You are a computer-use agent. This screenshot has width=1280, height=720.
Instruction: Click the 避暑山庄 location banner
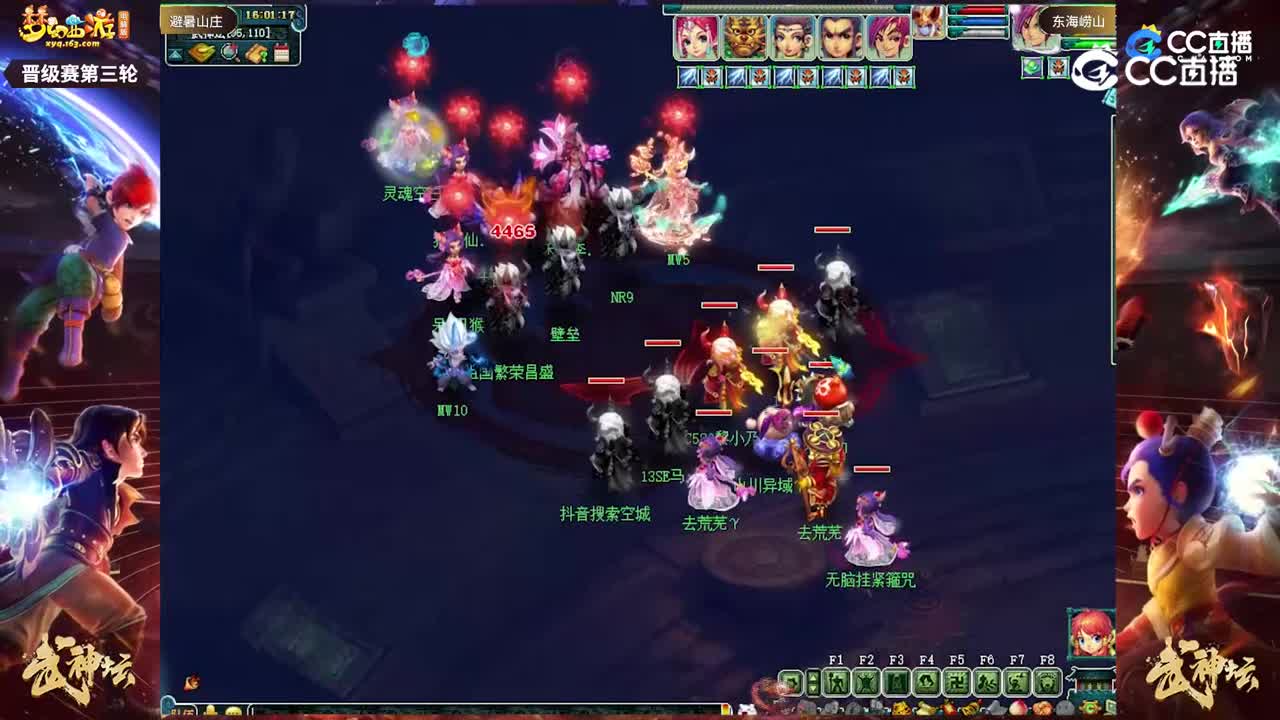(x=197, y=19)
